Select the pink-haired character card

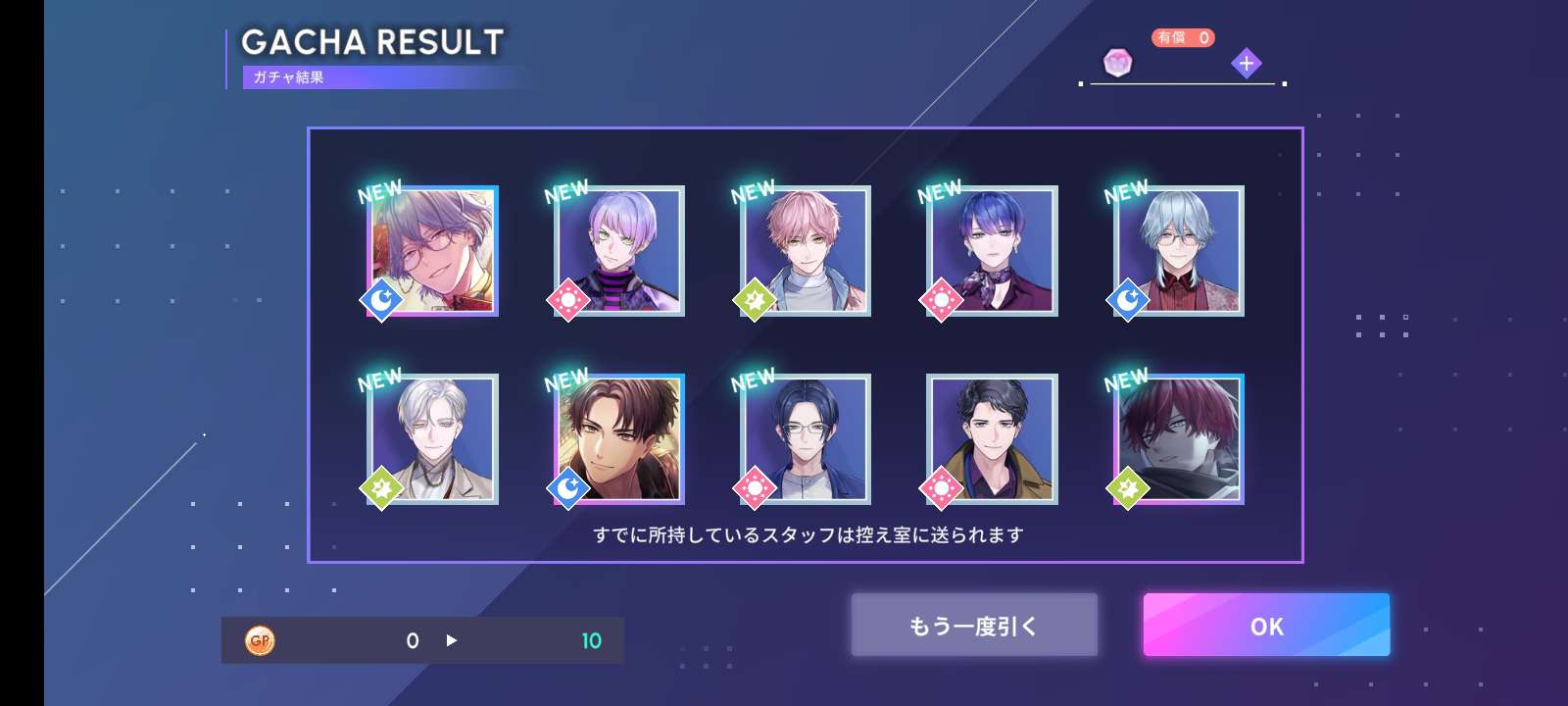(x=806, y=251)
